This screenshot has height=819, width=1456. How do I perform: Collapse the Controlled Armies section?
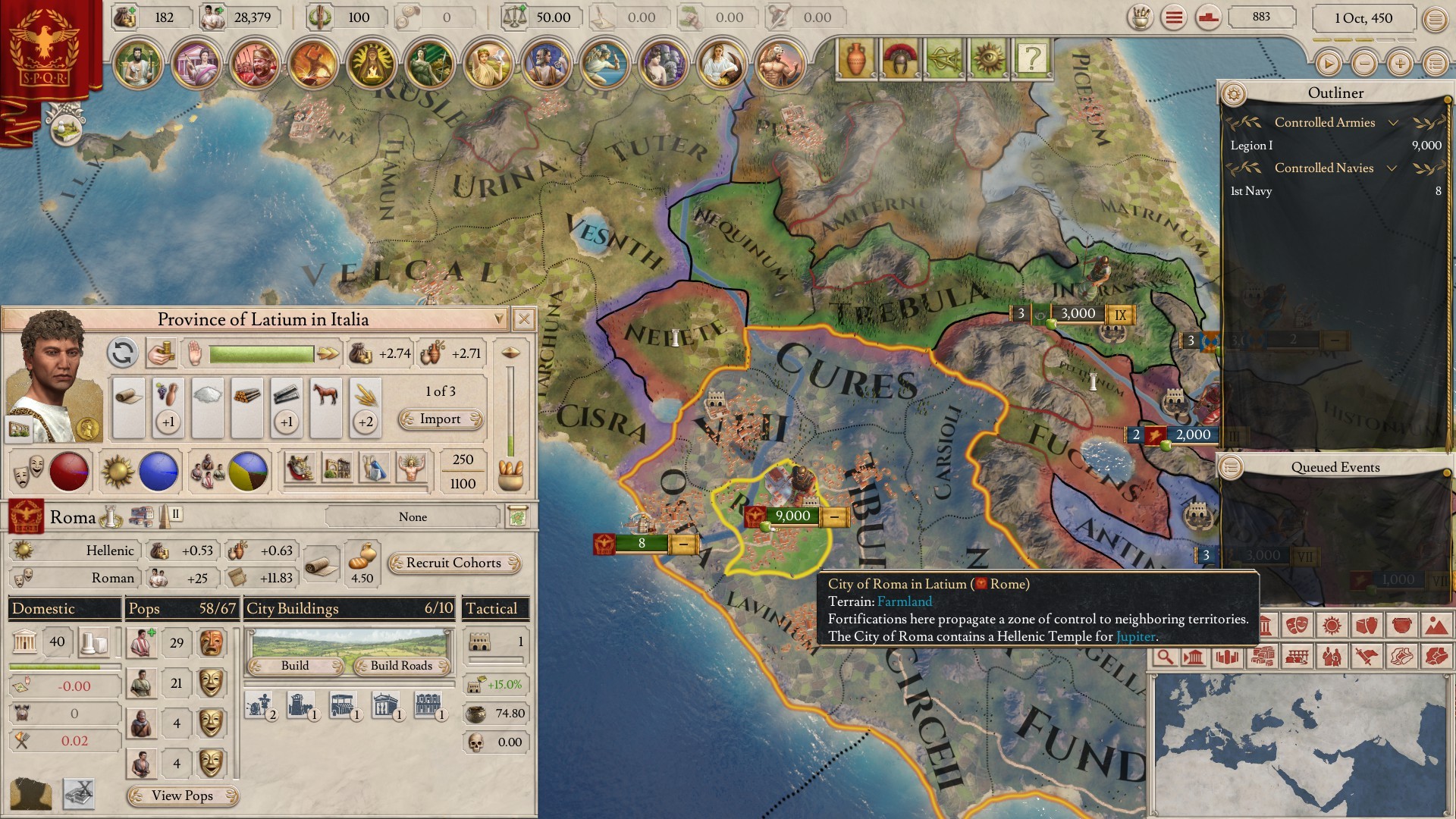(1392, 123)
